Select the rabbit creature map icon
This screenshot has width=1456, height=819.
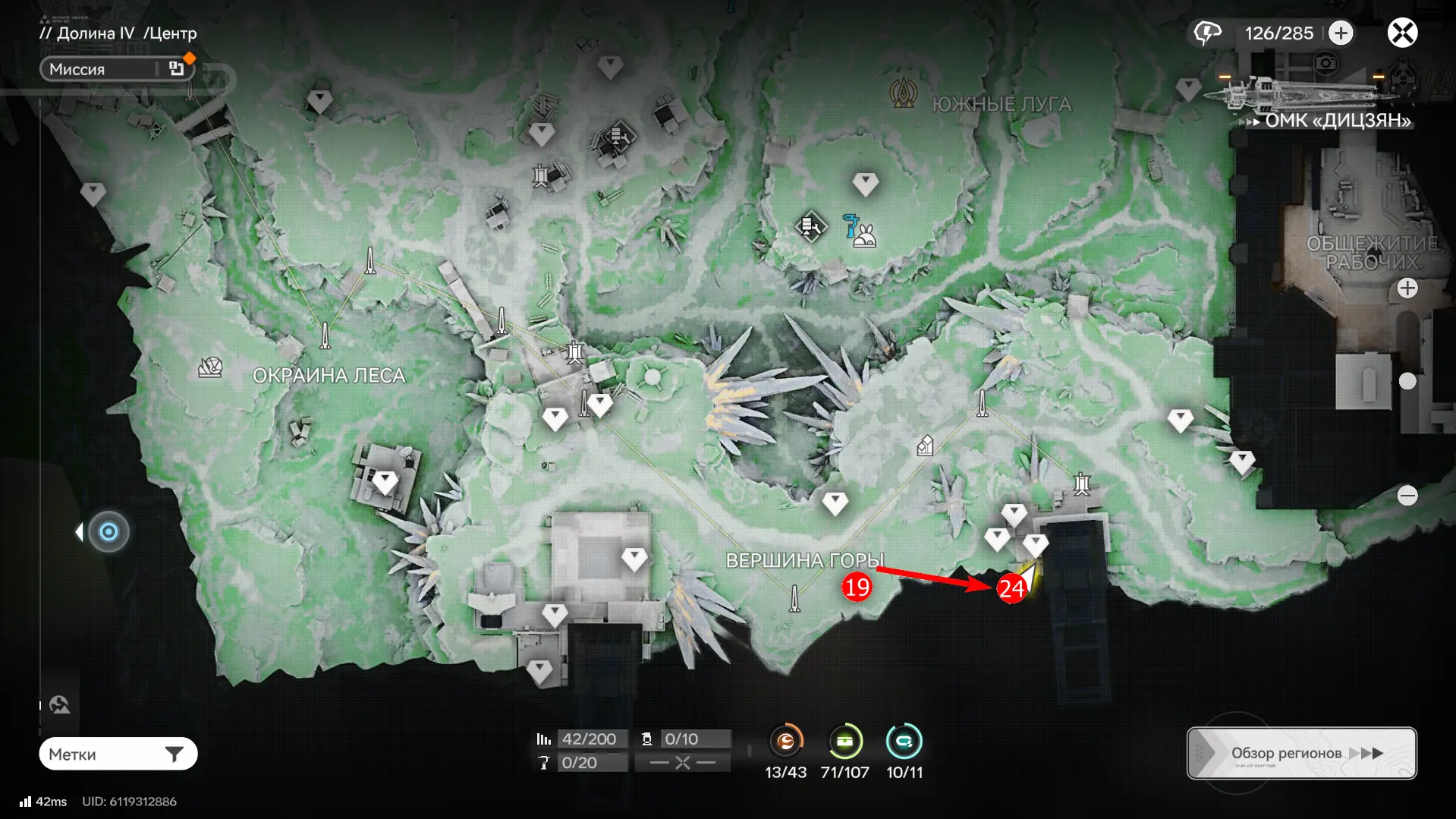click(864, 236)
